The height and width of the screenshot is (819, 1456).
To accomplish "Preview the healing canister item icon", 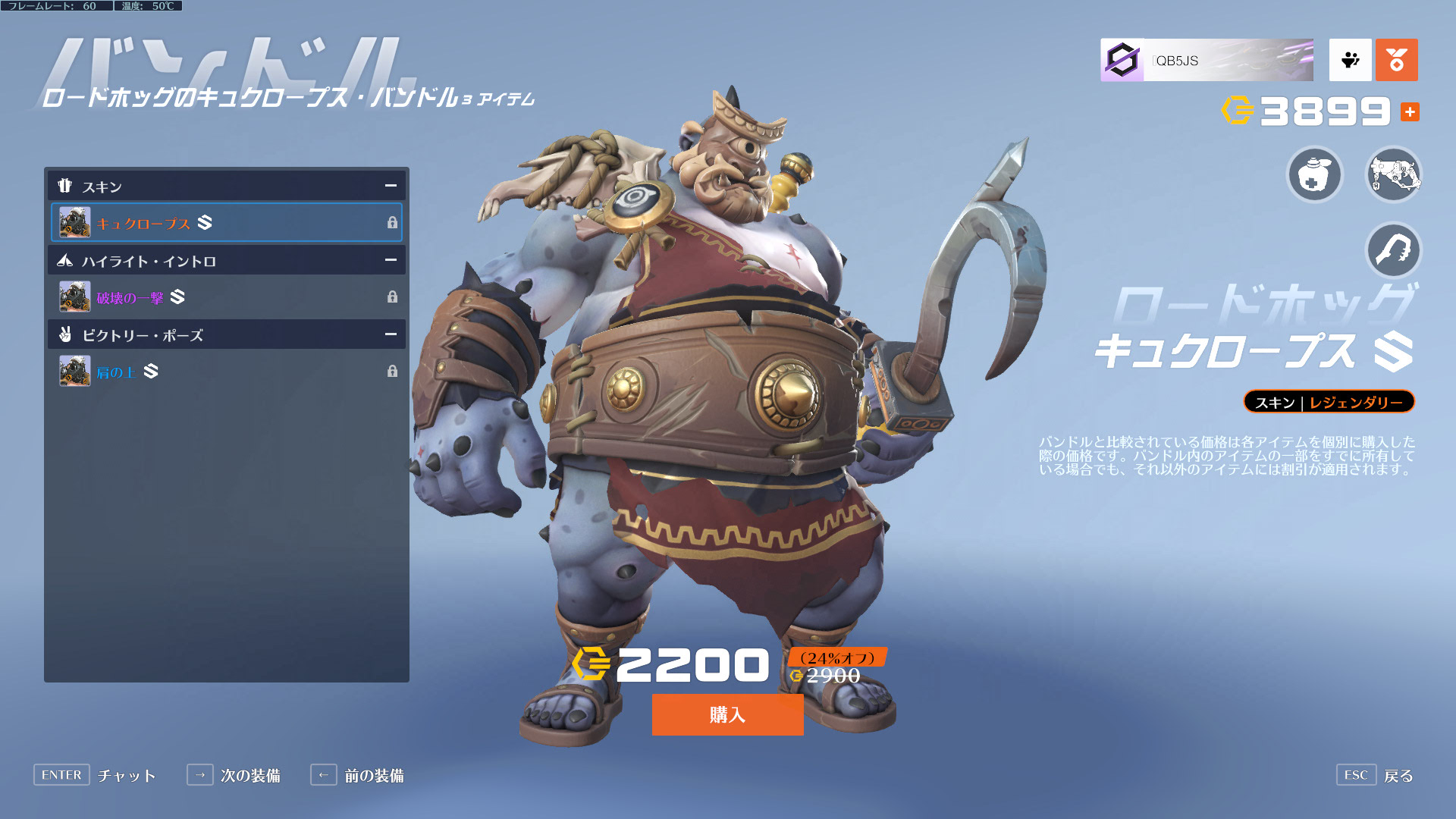I will [x=1315, y=175].
